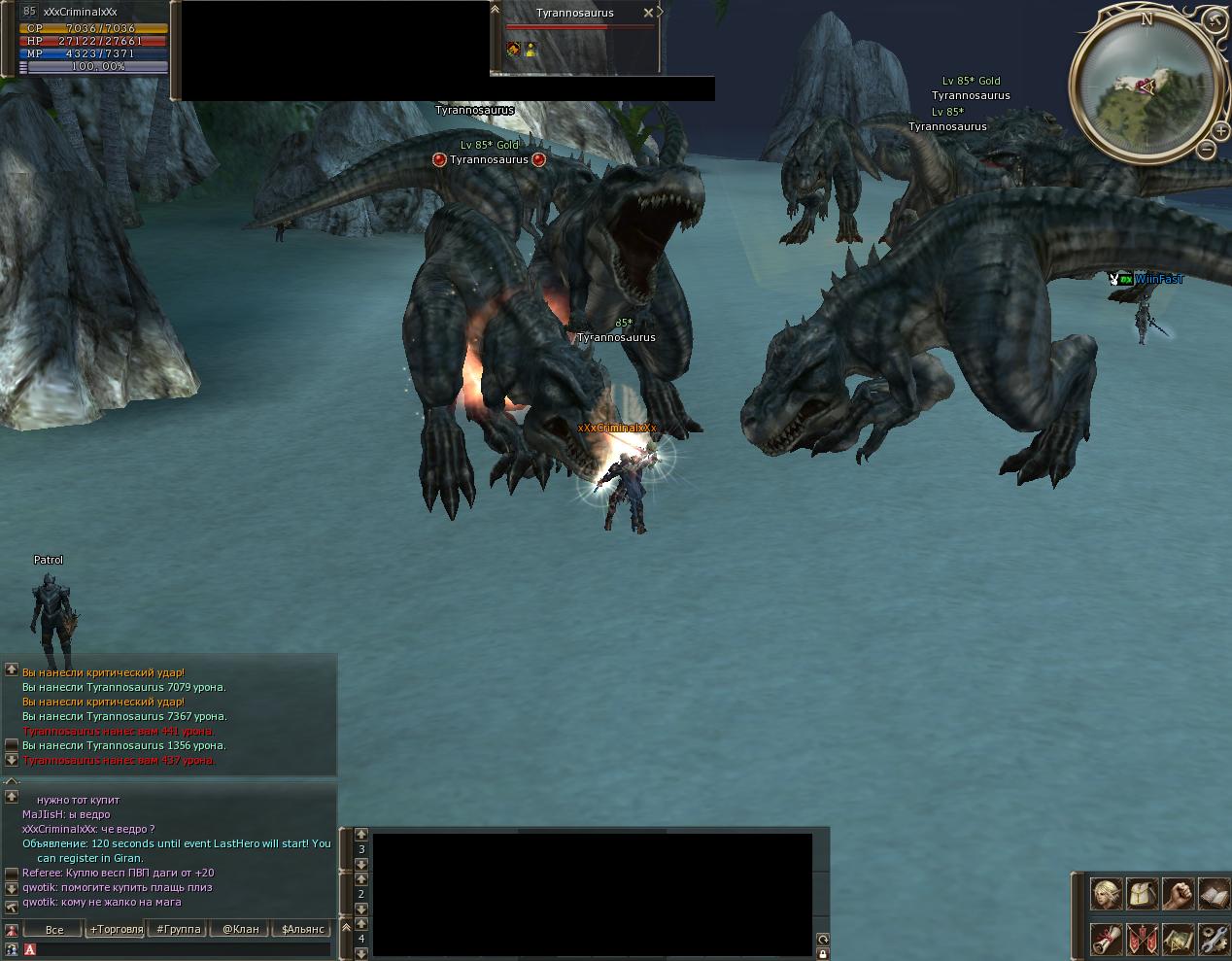
Task: Open the world map parchment icon
Action: click(1178, 939)
